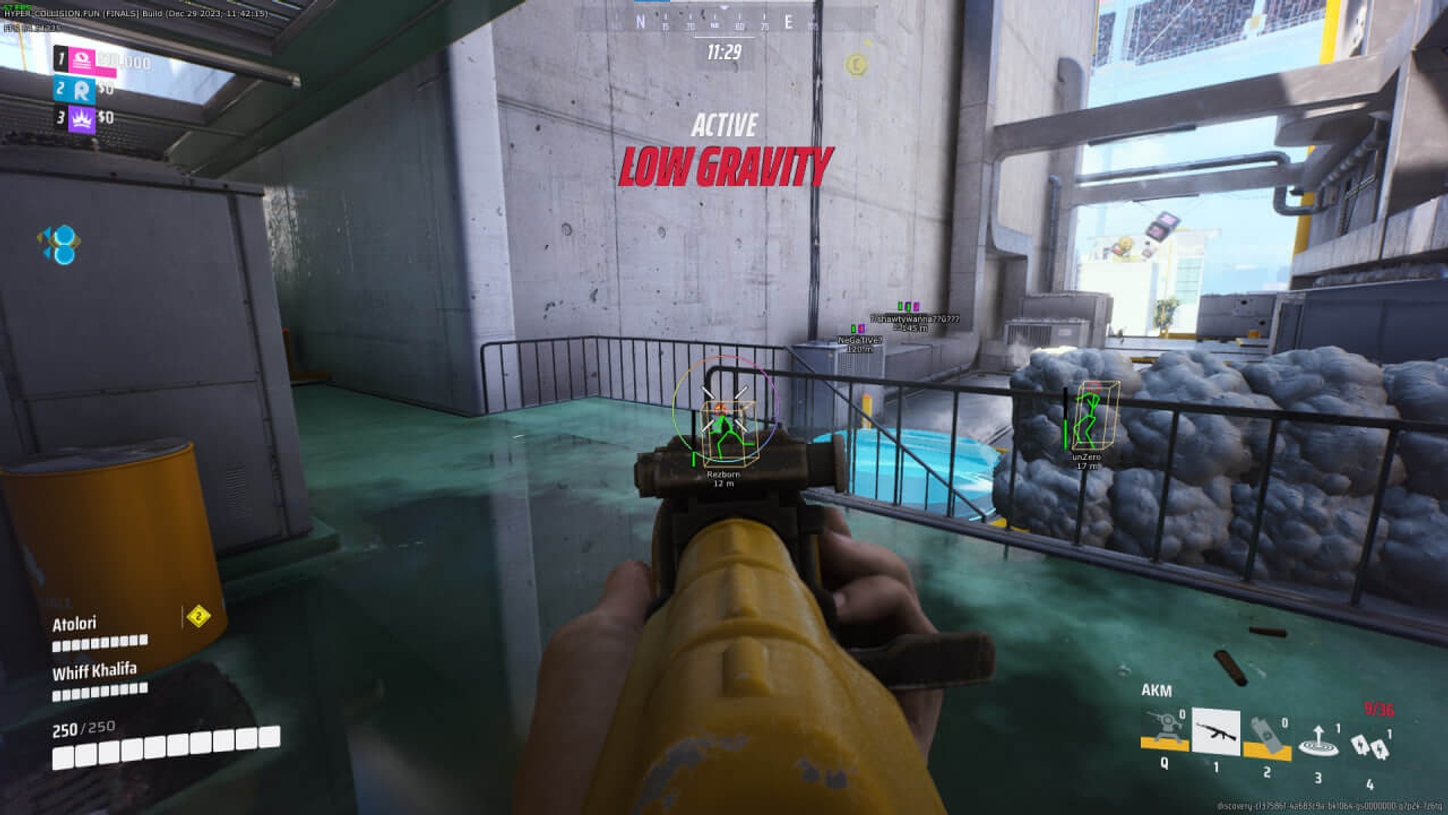Click the yellow diamond badge beside Atolori
The width and height of the screenshot is (1448, 815).
[198, 616]
